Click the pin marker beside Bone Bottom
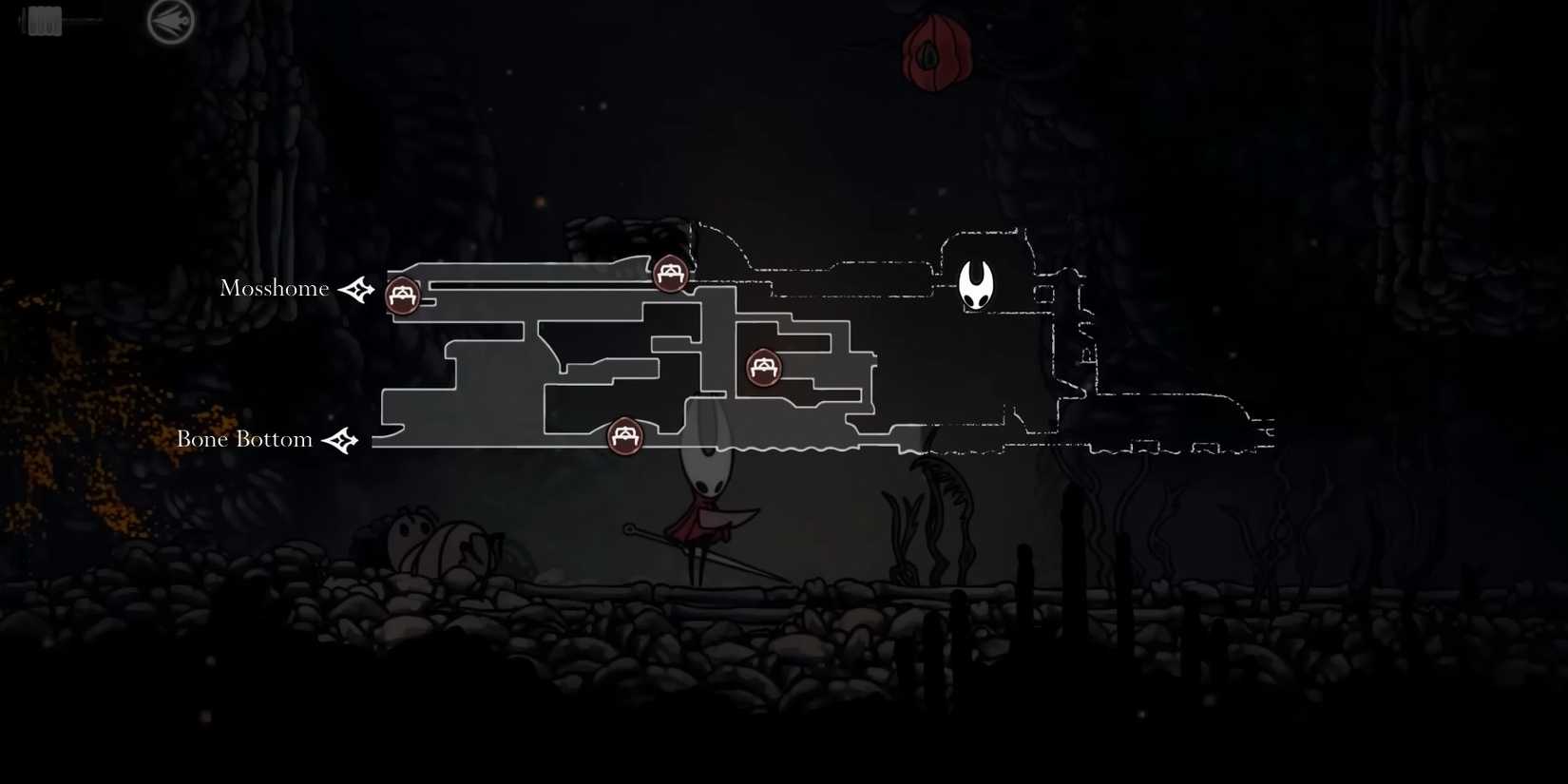The width and height of the screenshot is (1568, 784). [x=342, y=439]
